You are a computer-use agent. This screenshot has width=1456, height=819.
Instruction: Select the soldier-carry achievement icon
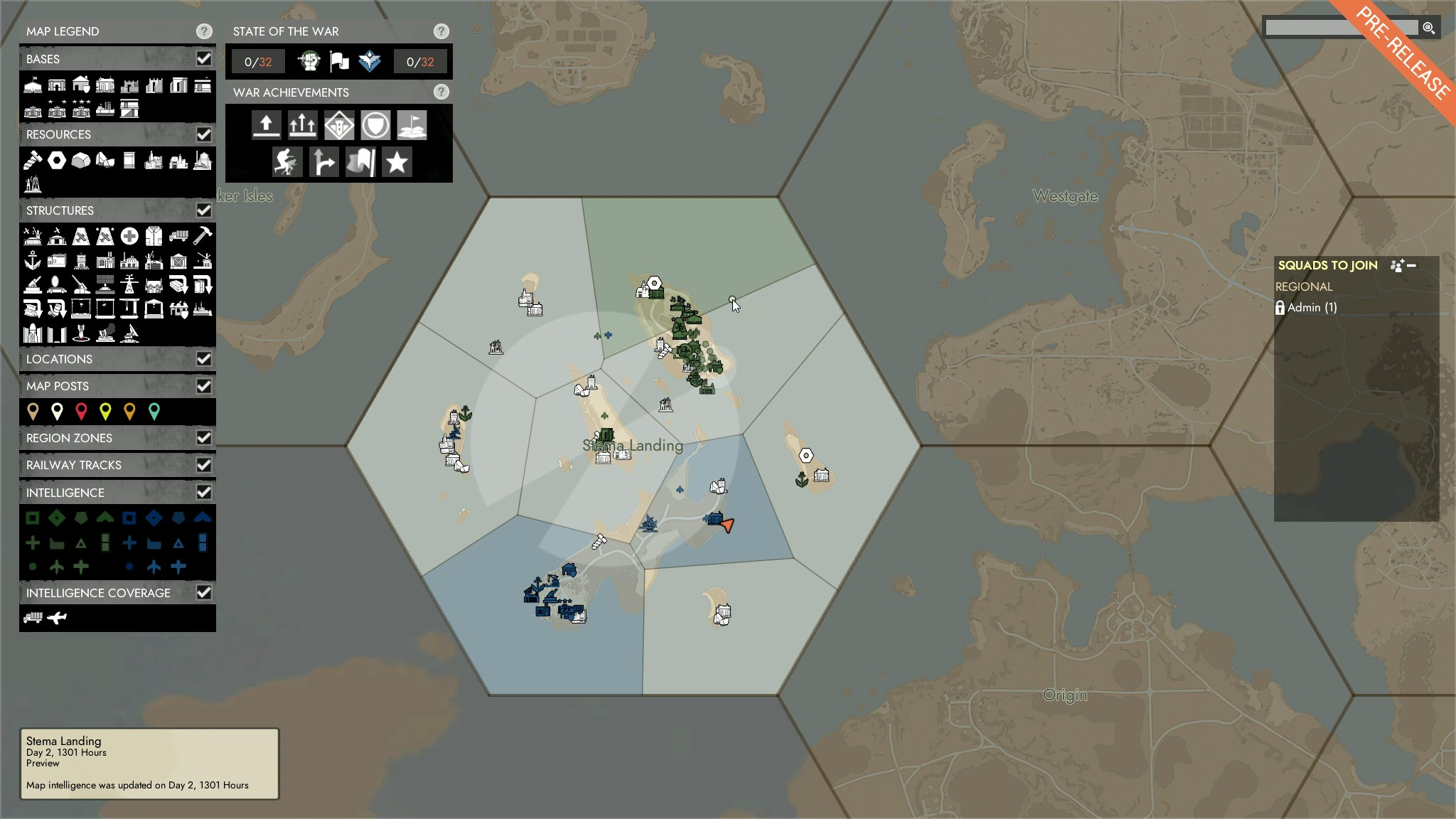[x=288, y=162]
